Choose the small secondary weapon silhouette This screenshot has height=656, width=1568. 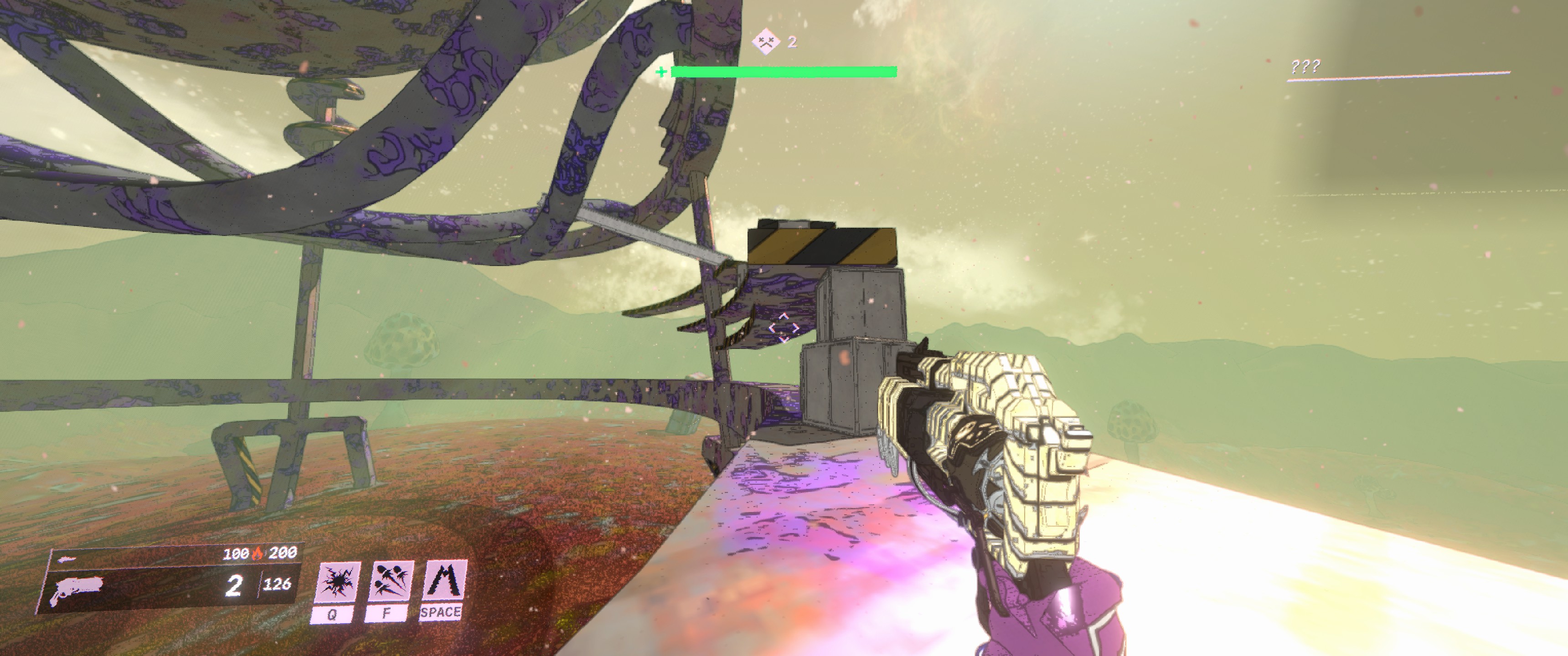67,559
